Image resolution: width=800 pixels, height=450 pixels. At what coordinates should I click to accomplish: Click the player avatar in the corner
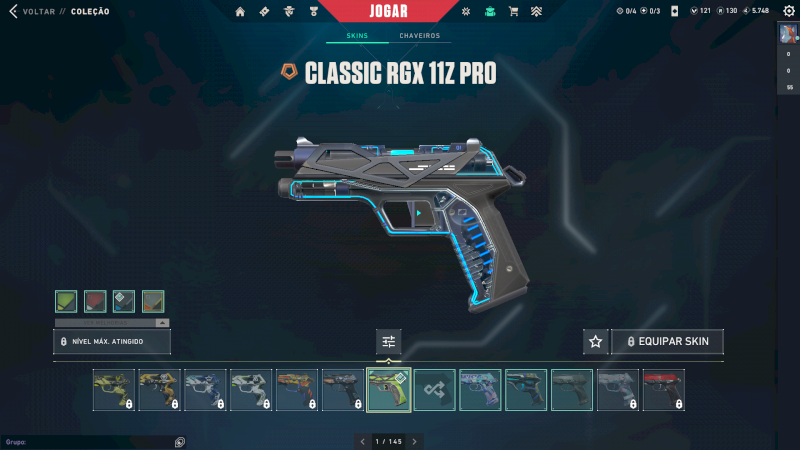(789, 35)
